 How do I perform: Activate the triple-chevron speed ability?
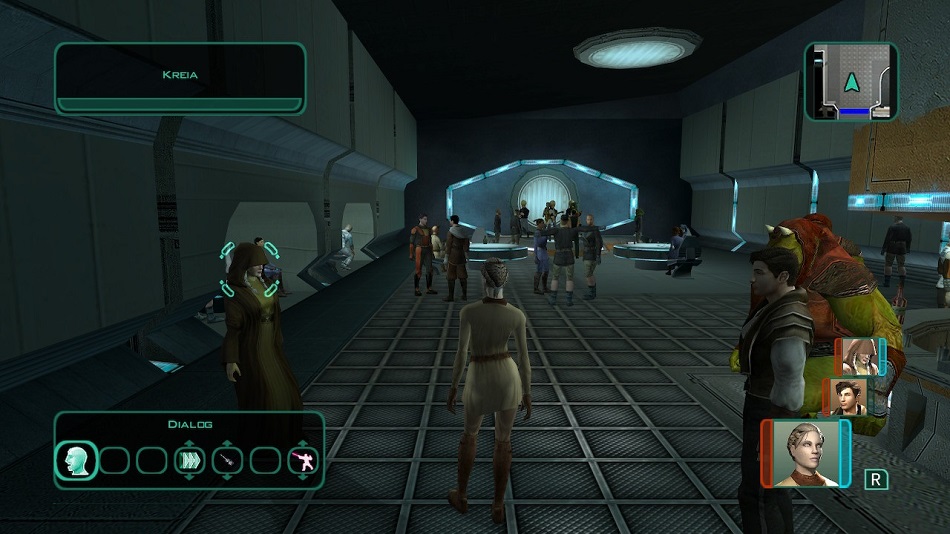189,461
